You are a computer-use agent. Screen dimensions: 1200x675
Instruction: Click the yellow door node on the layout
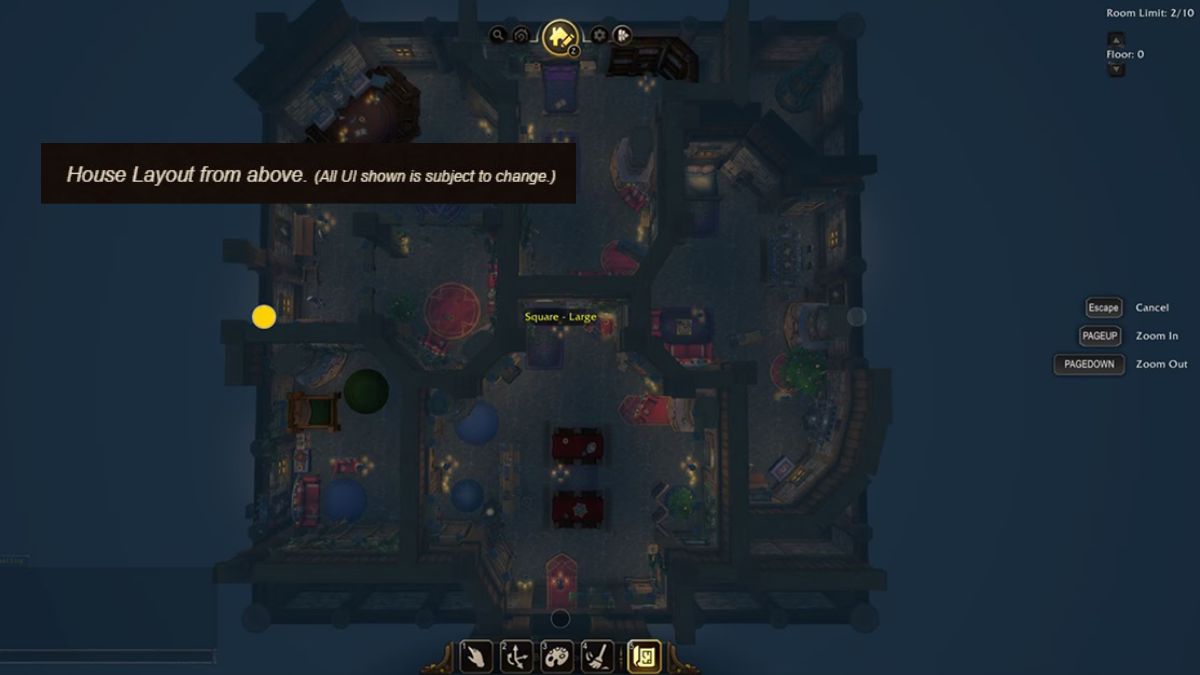point(264,317)
